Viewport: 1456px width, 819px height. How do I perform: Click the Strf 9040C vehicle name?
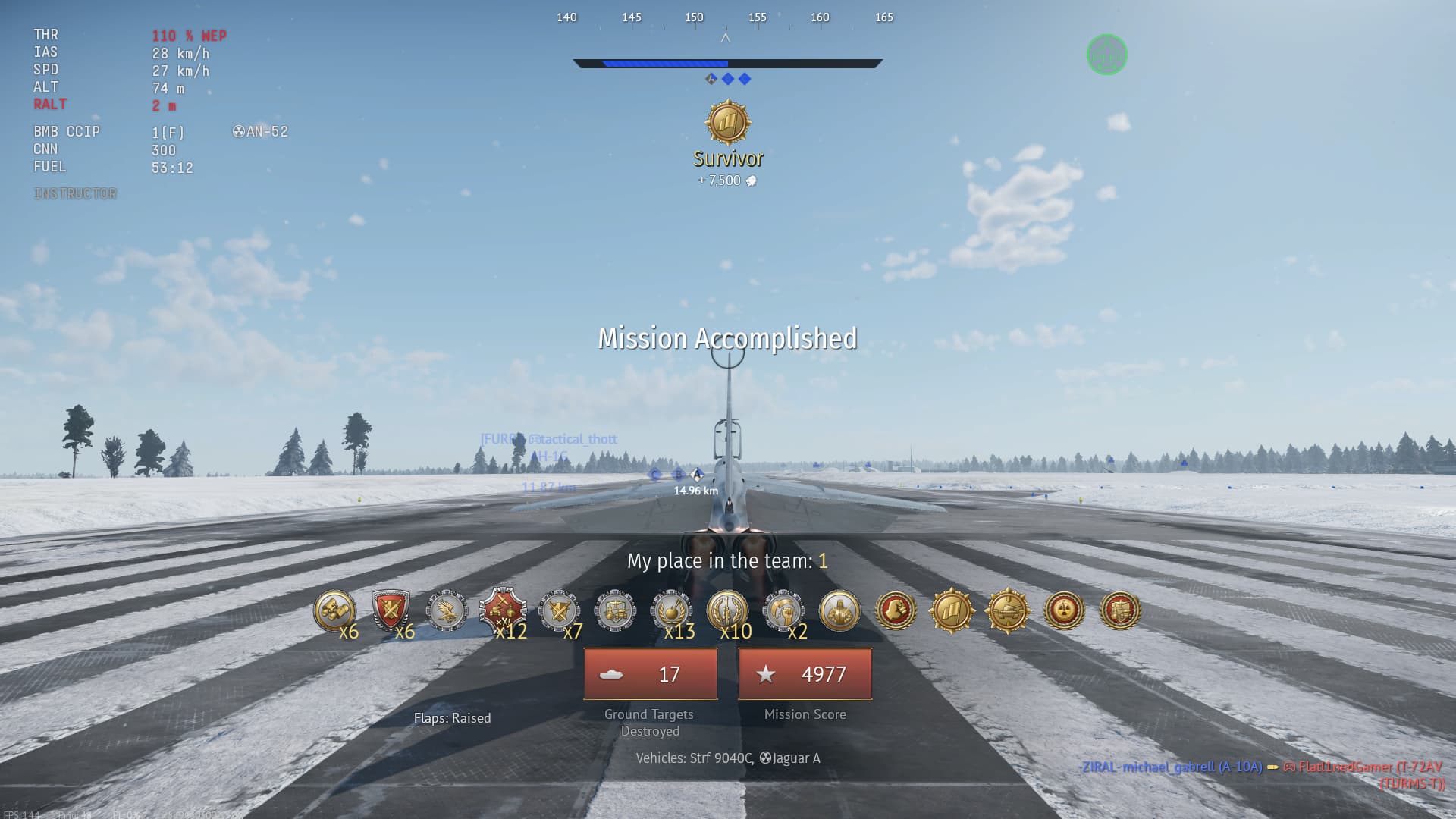(x=720, y=758)
